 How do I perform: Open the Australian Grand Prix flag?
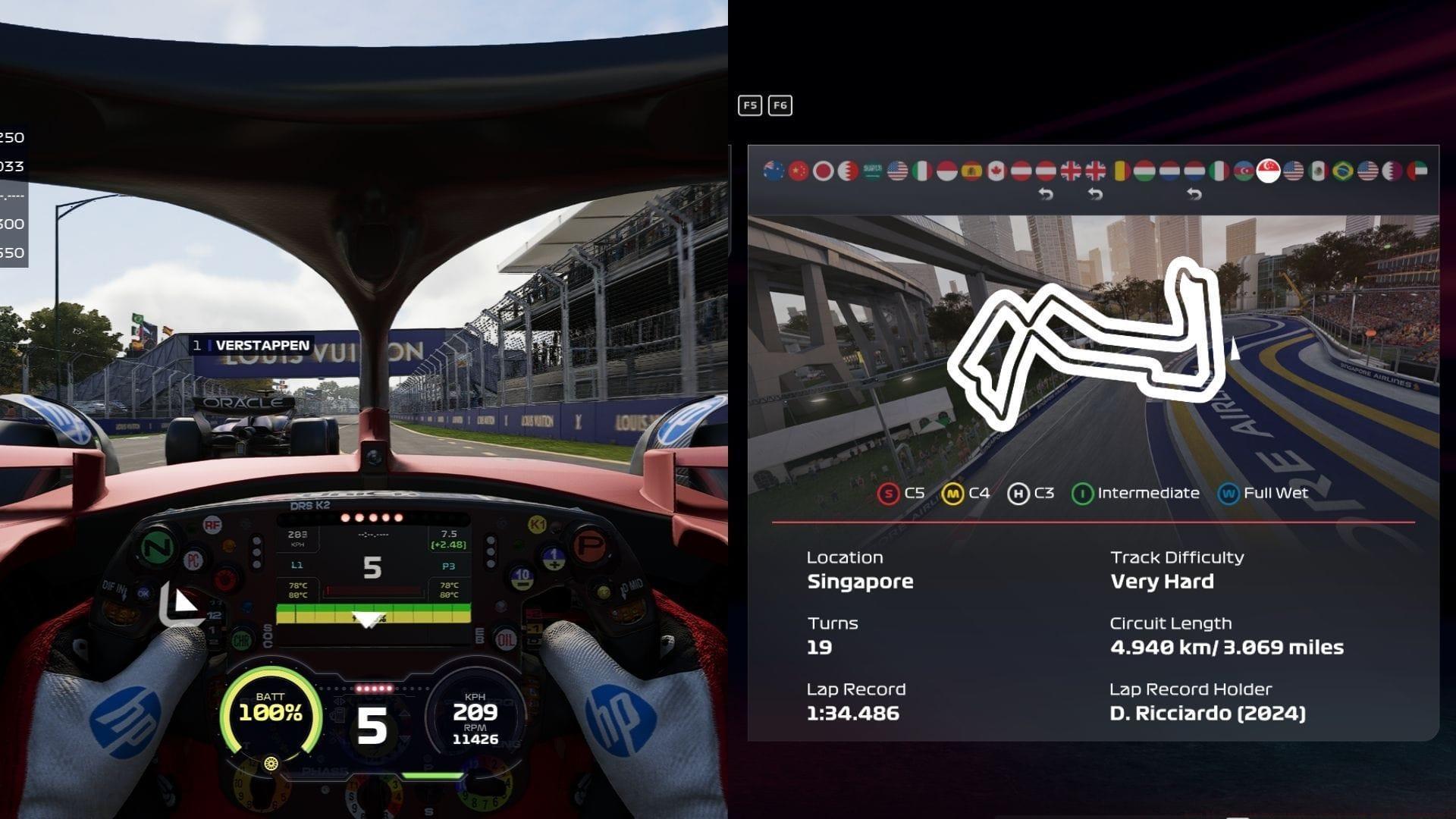point(773,171)
